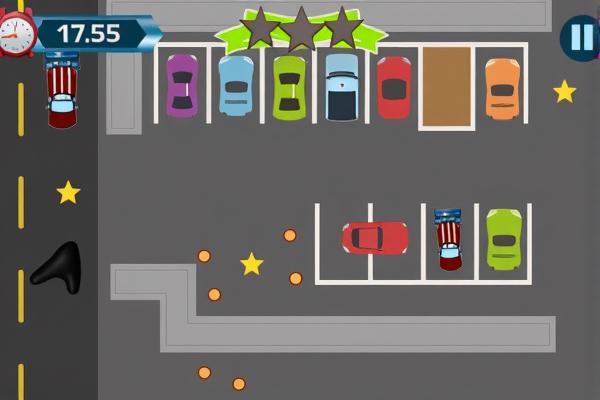Pause the game with the pause button
The image size is (600, 400).
click(x=580, y=38)
